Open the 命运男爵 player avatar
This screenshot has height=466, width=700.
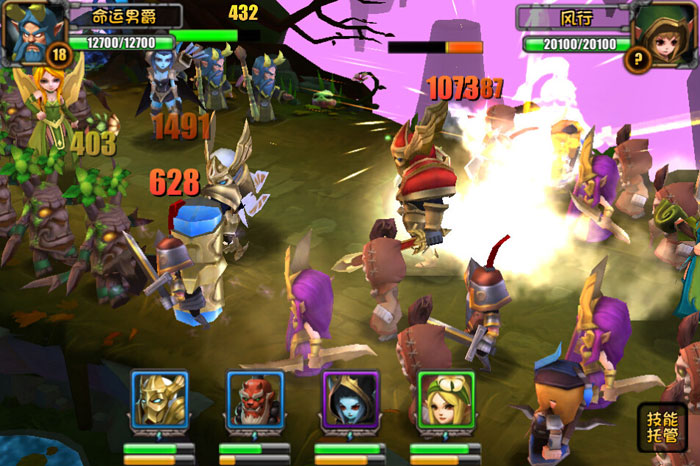tap(32, 32)
